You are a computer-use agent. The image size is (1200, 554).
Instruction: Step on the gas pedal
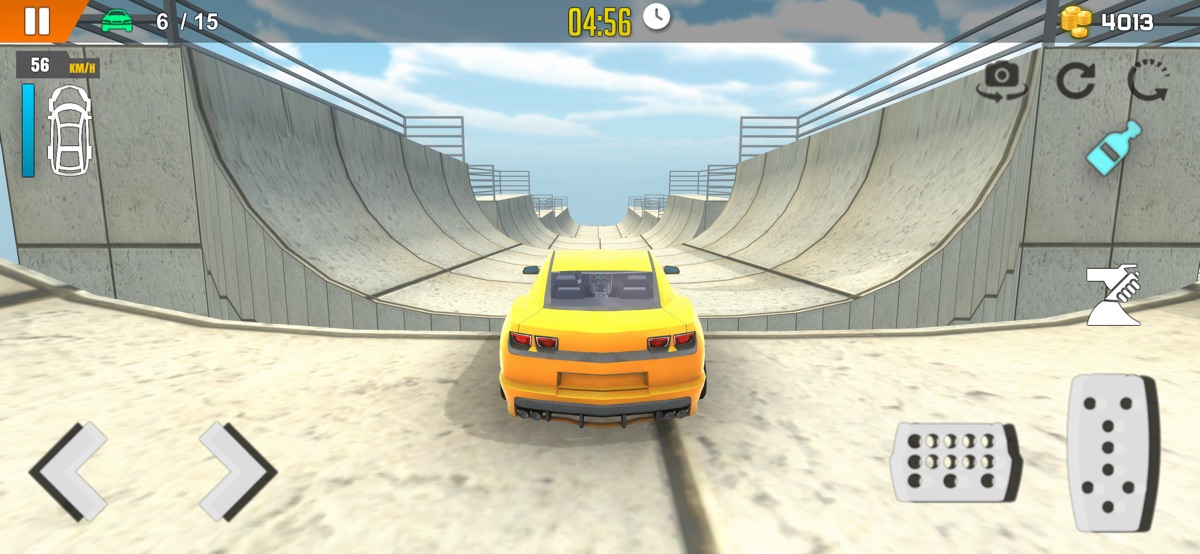(1112, 451)
